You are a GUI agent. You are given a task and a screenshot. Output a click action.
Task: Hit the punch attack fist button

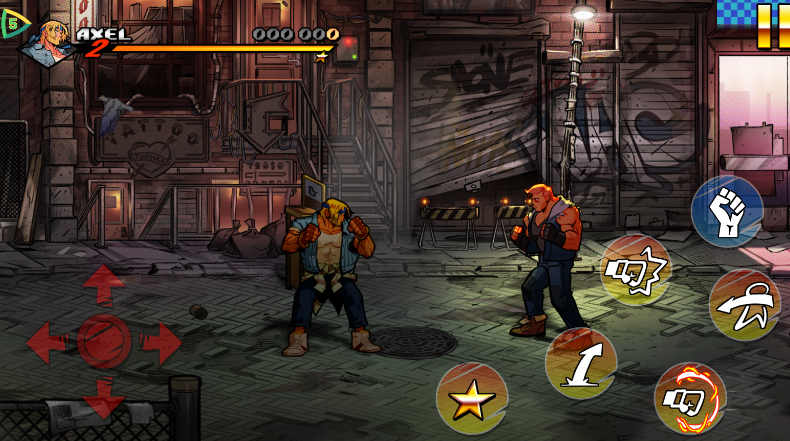pyautogui.click(x=636, y=269)
